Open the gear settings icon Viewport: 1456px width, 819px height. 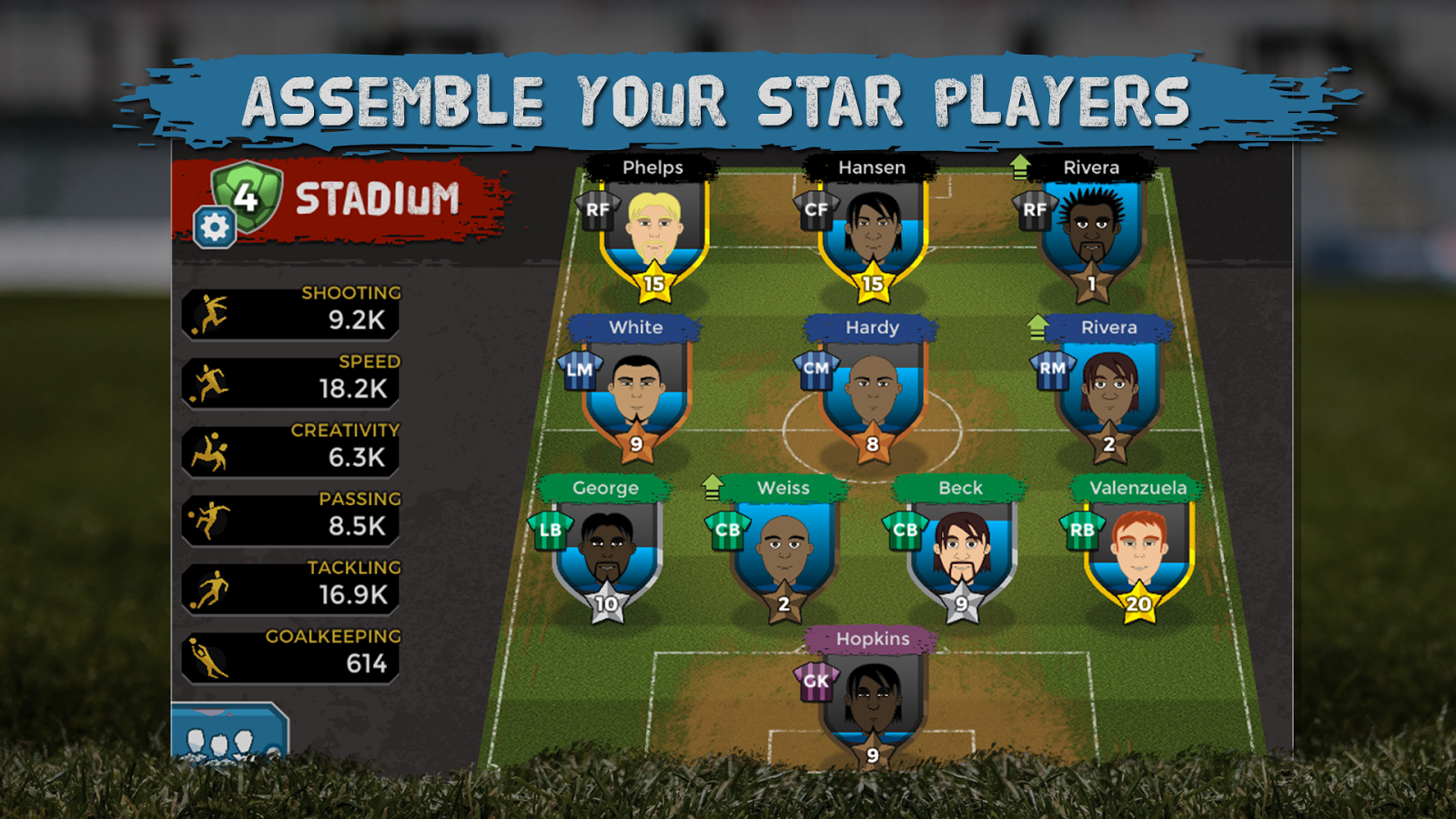pos(215,227)
